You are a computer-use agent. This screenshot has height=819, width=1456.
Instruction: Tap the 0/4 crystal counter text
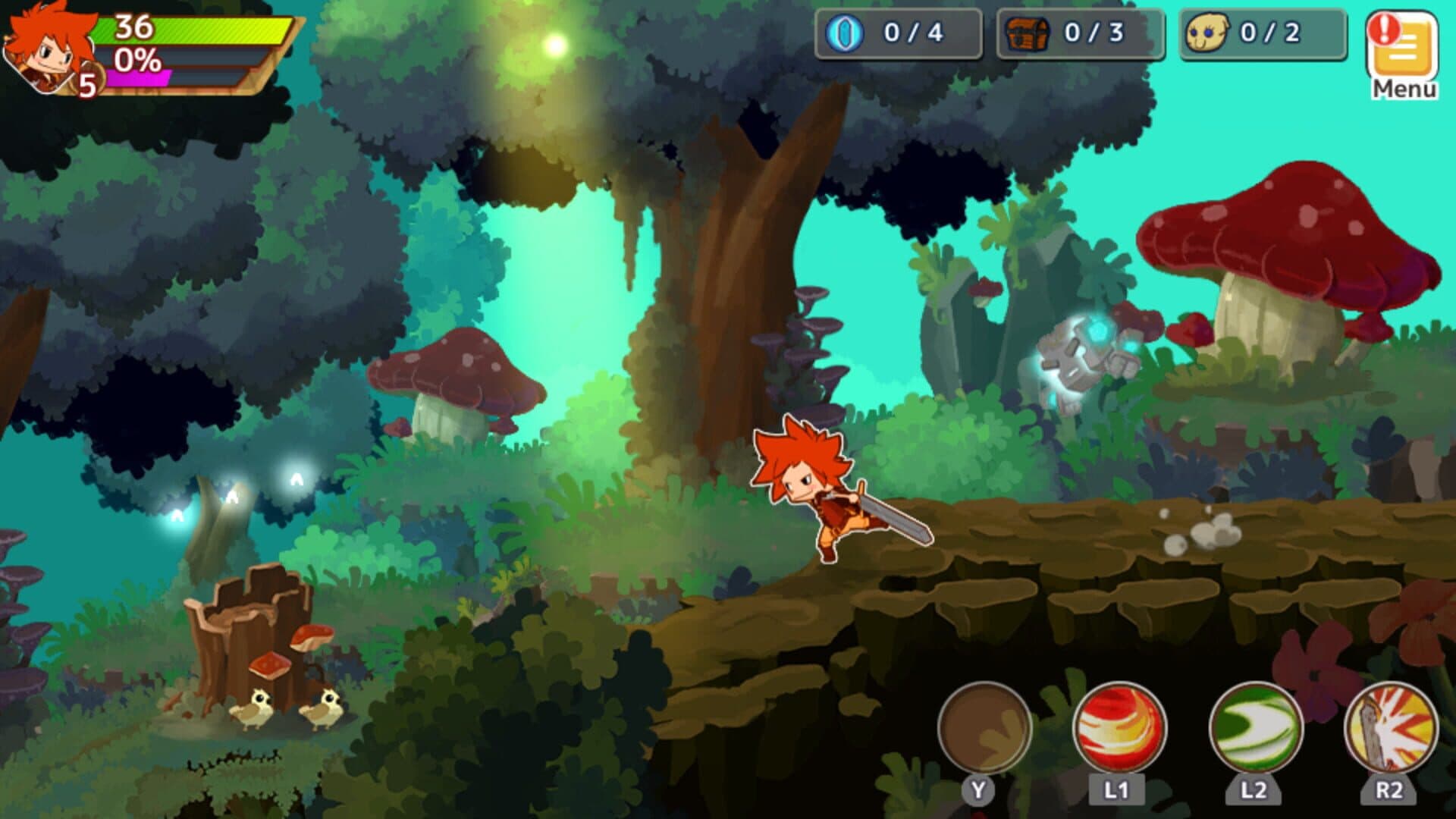pyautogui.click(x=914, y=34)
